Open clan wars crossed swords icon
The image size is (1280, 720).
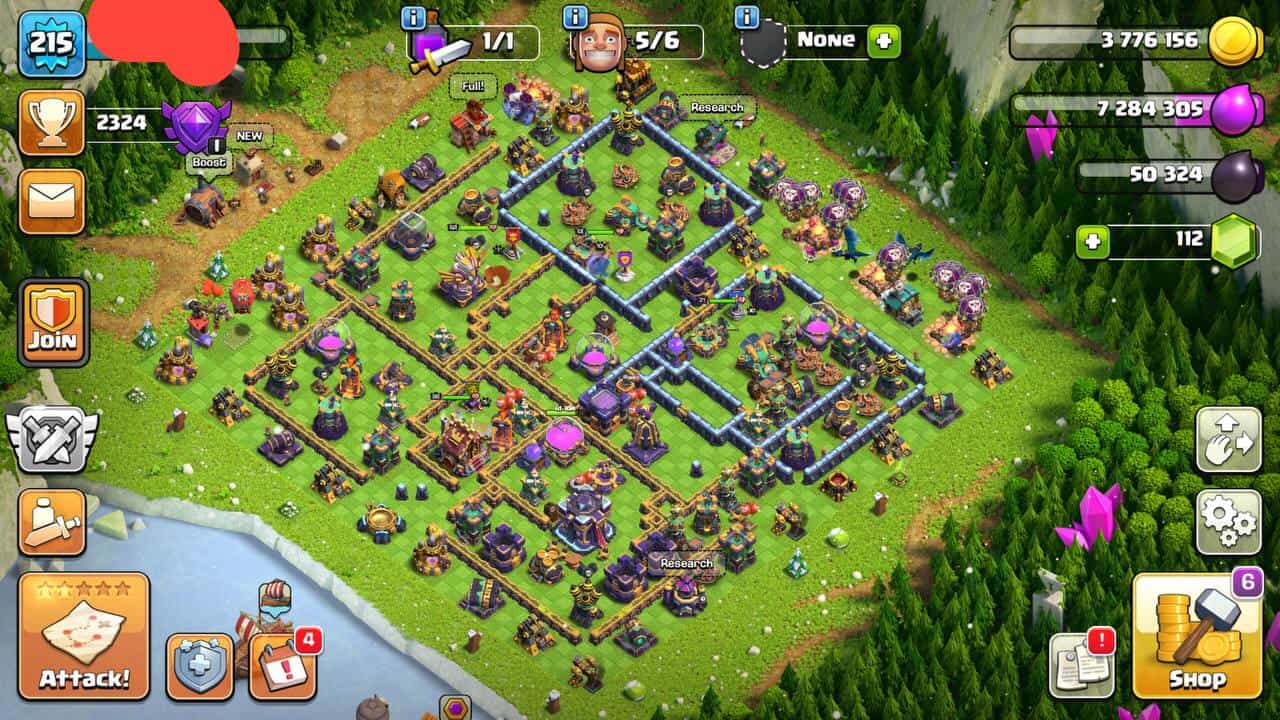click(52, 439)
